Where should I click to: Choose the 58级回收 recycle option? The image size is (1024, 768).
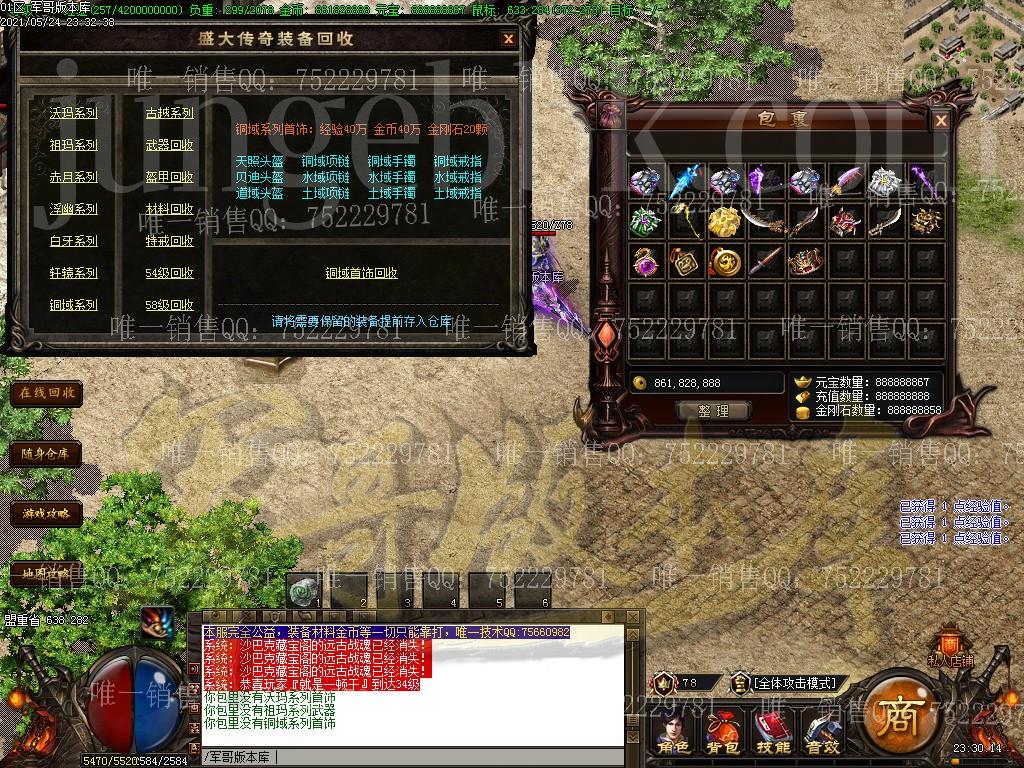pyautogui.click(x=169, y=305)
